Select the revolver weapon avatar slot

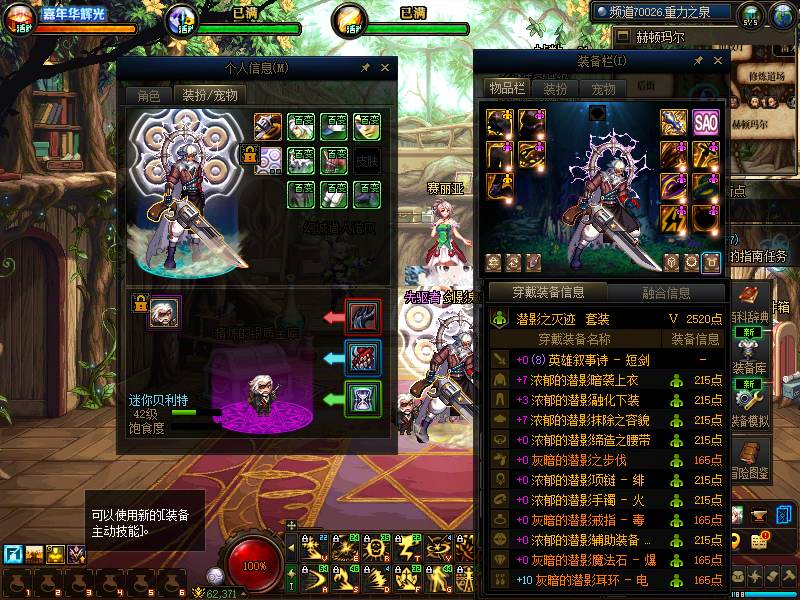(x=268, y=127)
